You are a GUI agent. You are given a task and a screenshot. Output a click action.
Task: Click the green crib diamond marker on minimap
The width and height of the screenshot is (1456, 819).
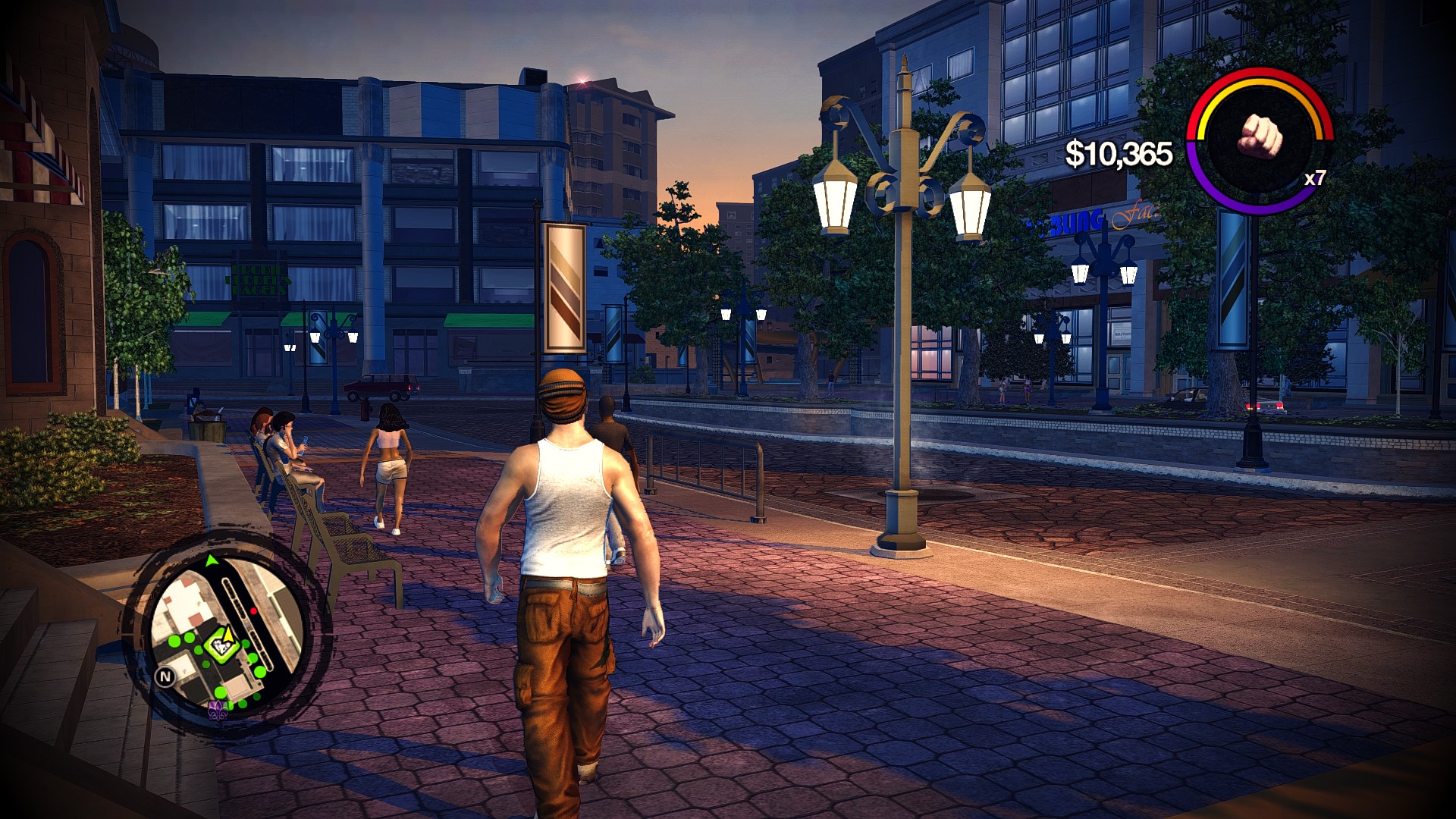(x=222, y=646)
